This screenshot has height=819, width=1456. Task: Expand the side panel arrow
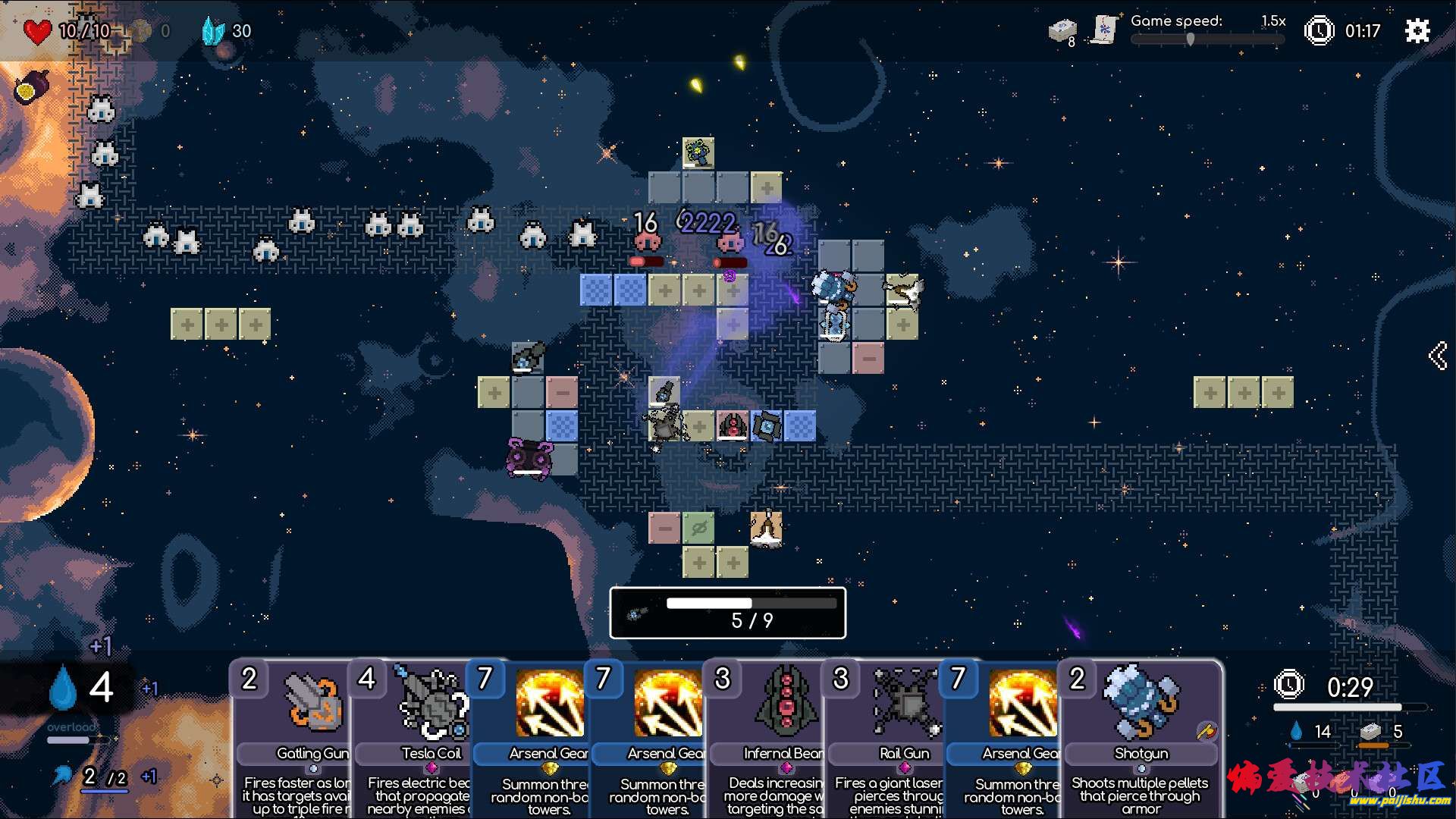(x=1437, y=355)
